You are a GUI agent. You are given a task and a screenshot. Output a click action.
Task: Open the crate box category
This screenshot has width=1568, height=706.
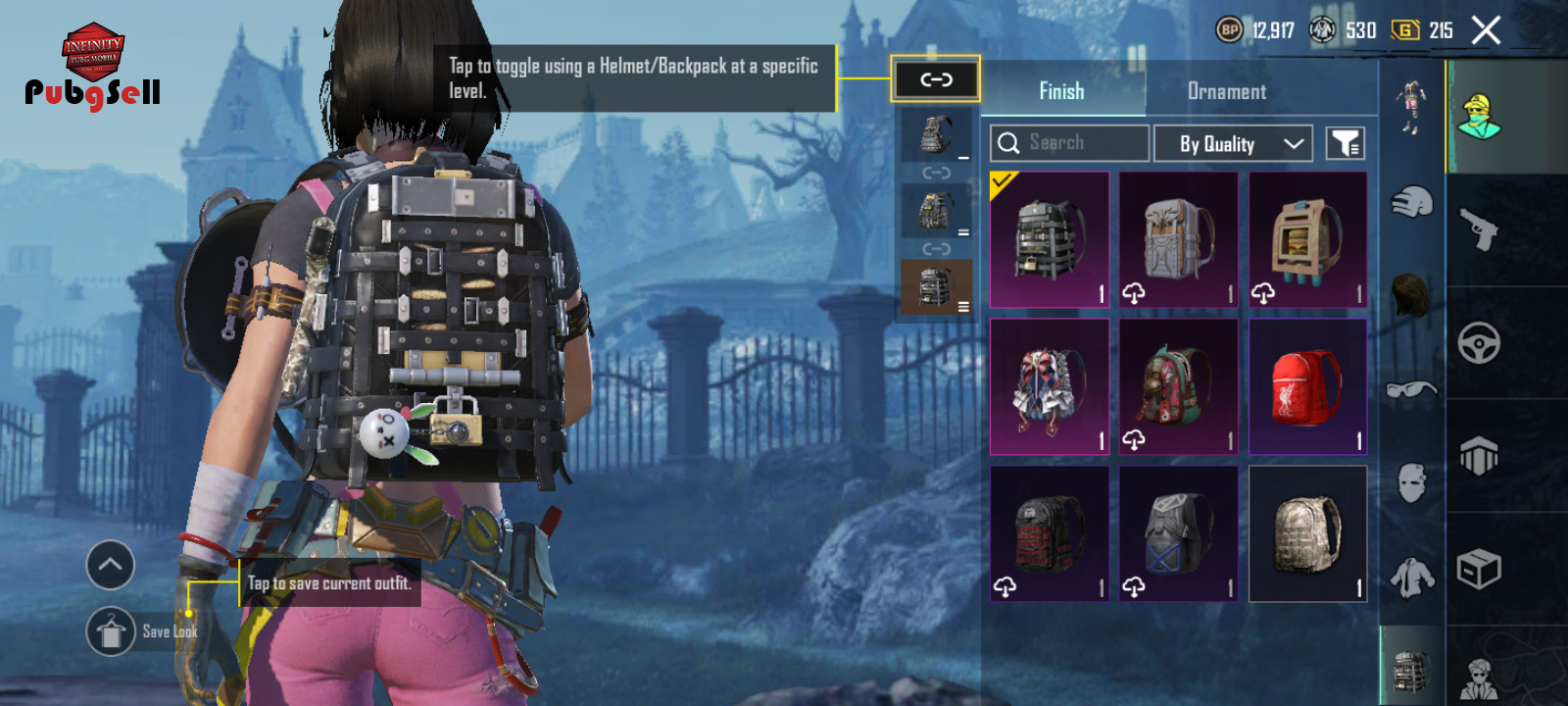point(1479,569)
